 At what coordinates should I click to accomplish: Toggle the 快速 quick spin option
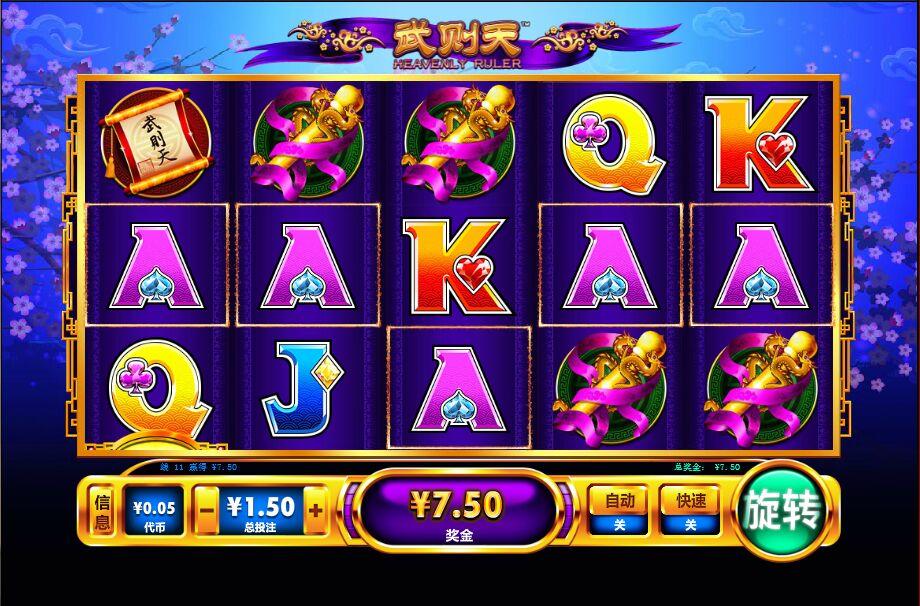click(x=689, y=510)
